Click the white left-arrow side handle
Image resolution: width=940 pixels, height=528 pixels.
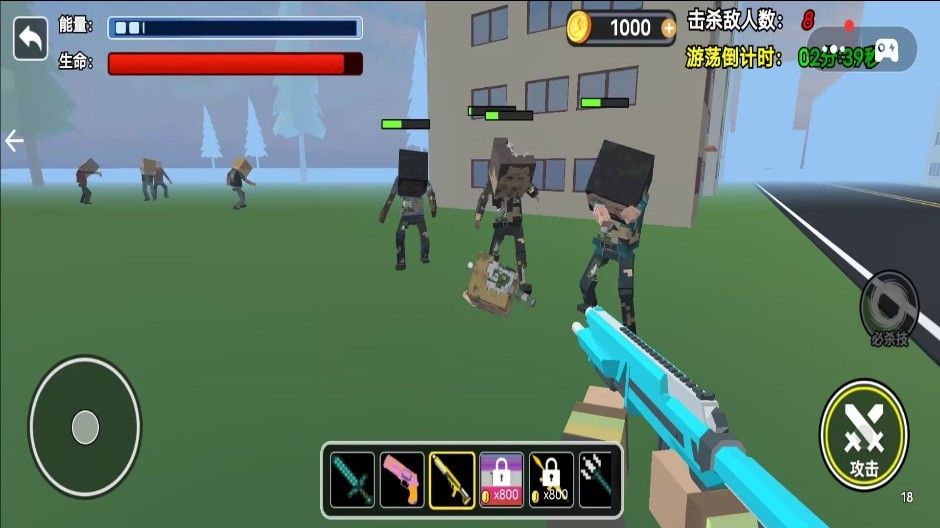point(14,141)
